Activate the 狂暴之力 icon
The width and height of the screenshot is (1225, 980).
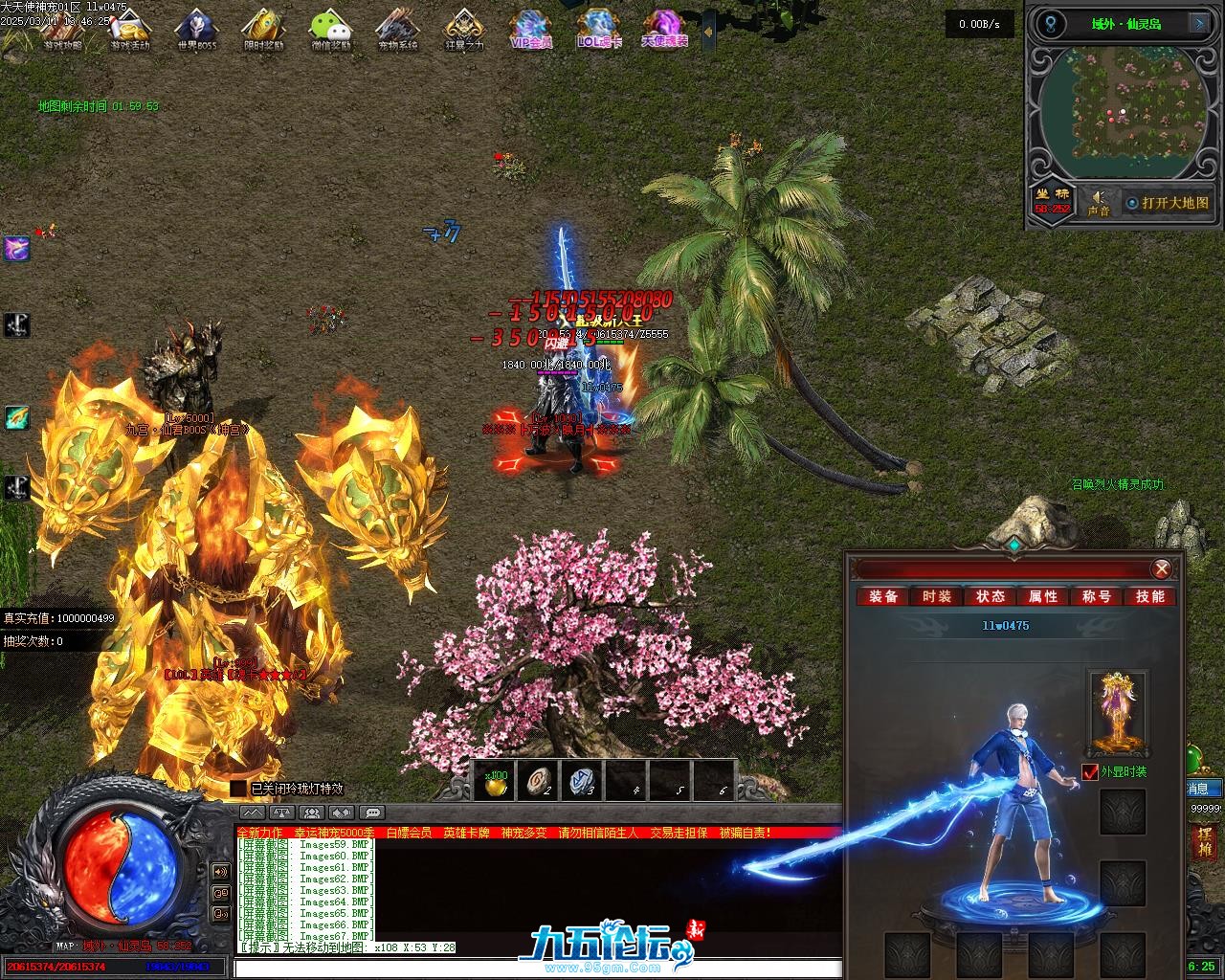point(464,29)
